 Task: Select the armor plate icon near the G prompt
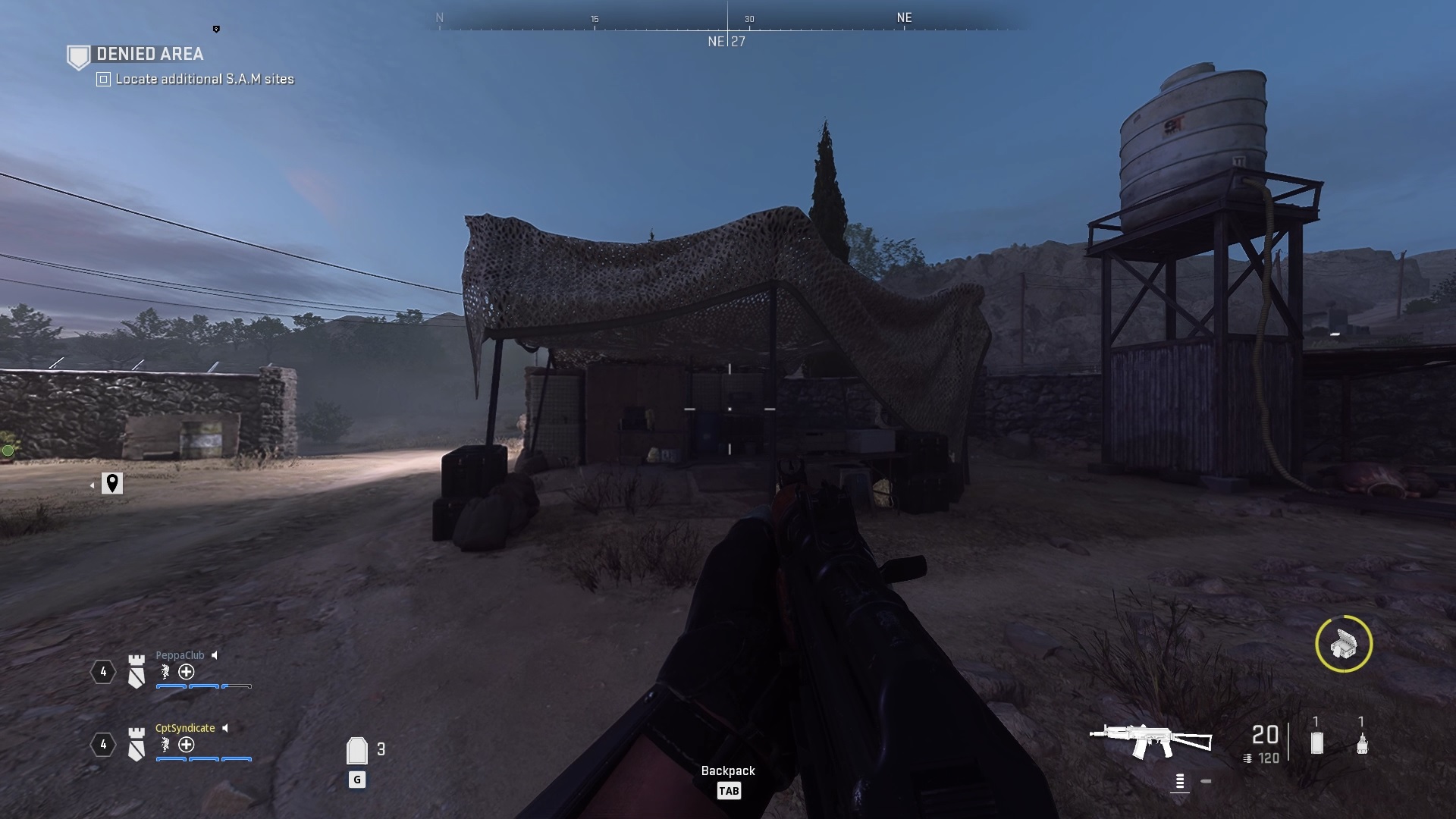point(358,751)
